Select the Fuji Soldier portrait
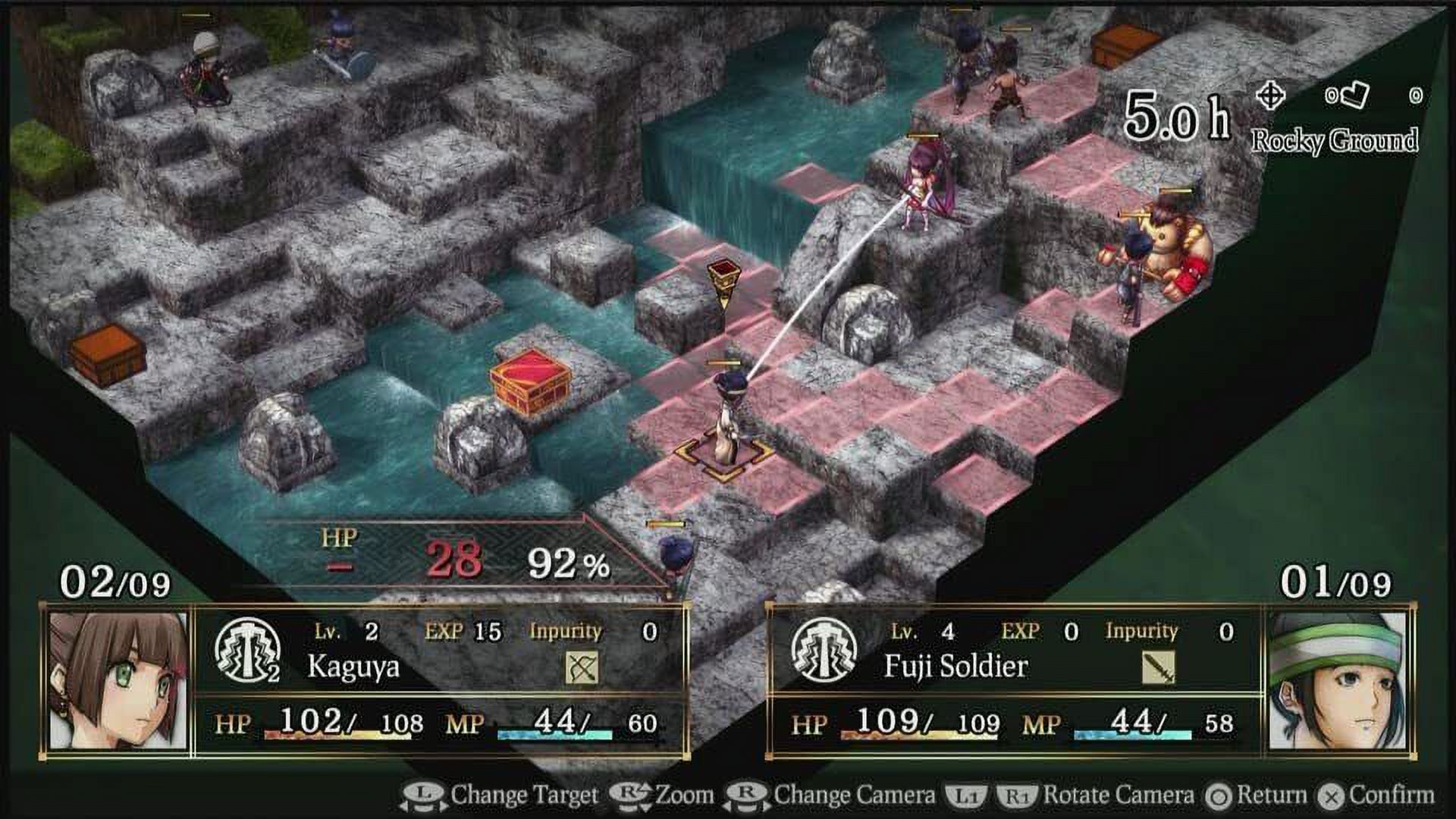1456x819 pixels. click(x=1336, y=680)
